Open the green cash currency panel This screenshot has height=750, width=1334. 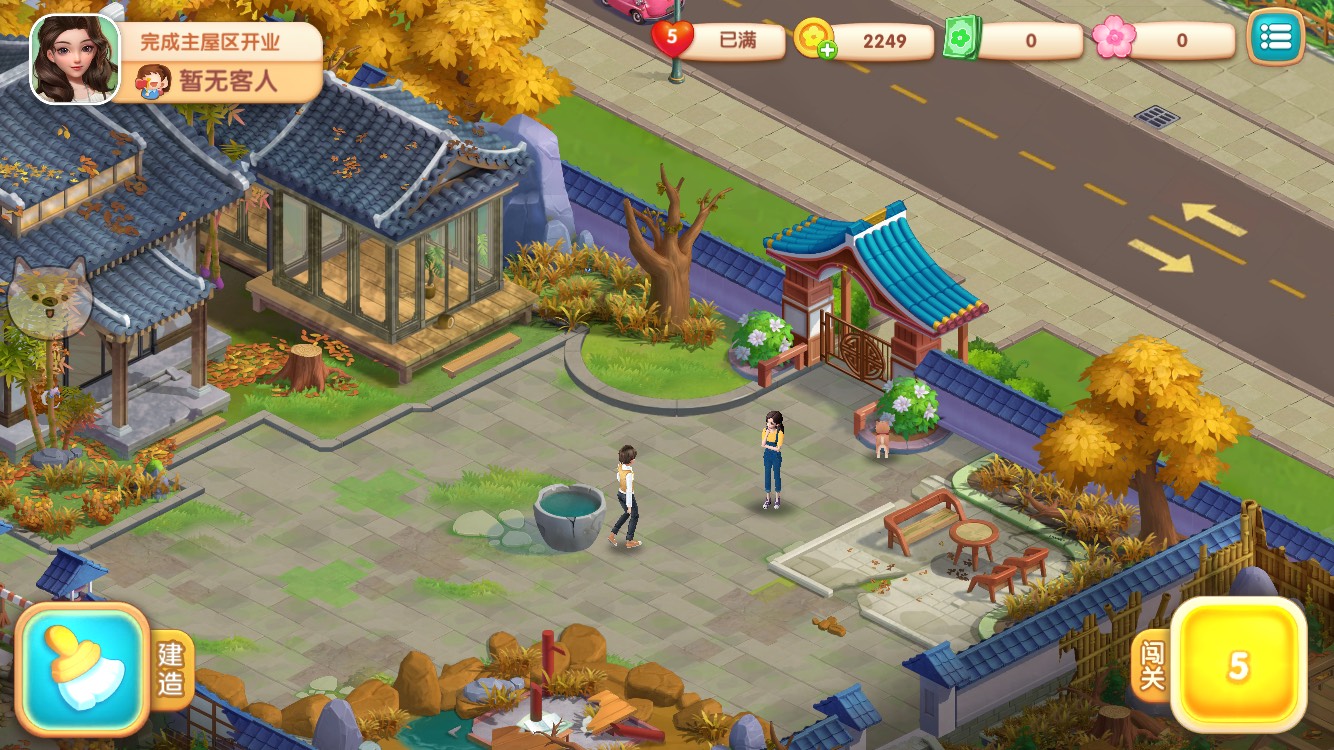(1015, 40)
